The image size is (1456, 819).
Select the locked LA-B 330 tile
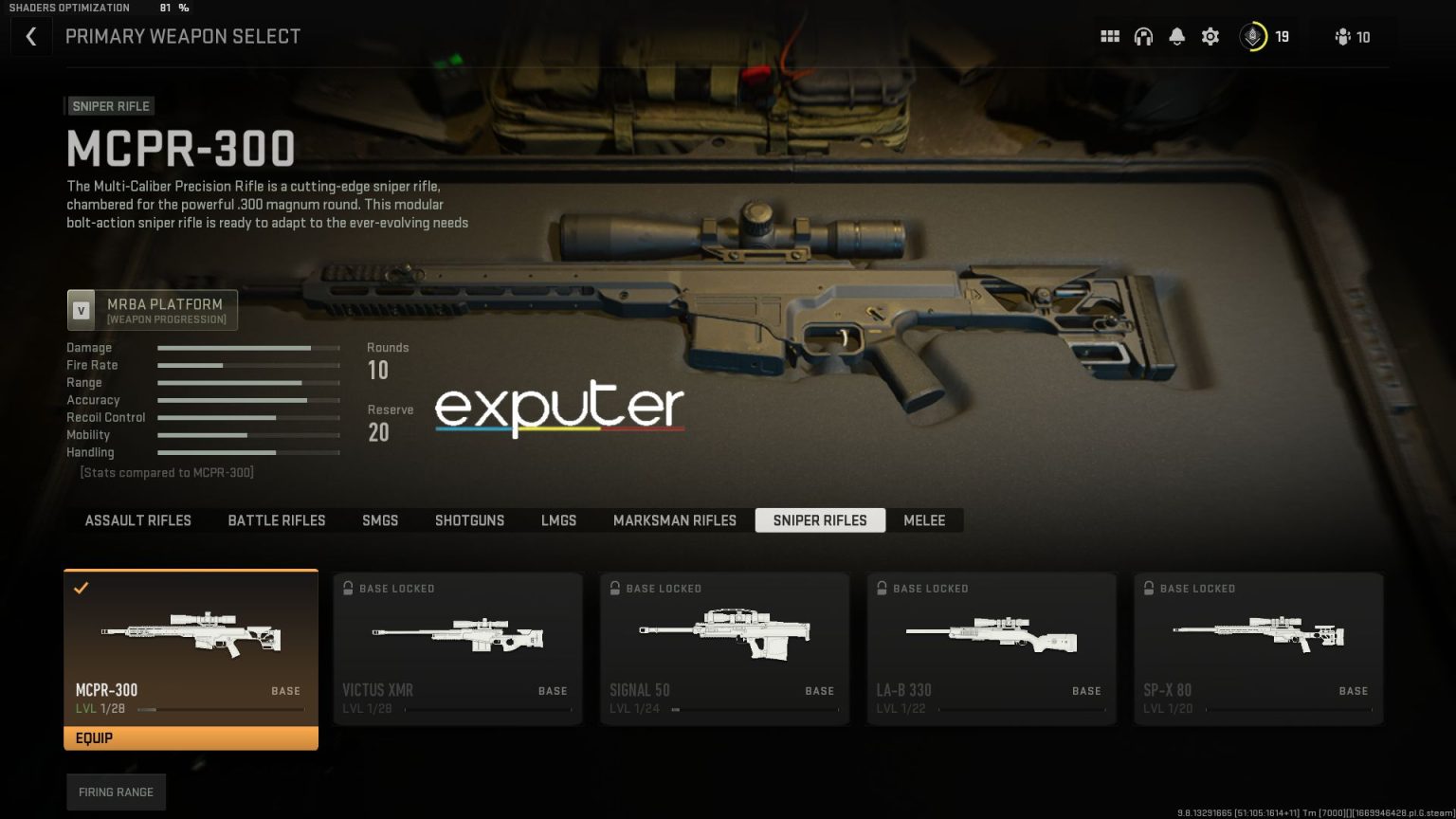992,649
